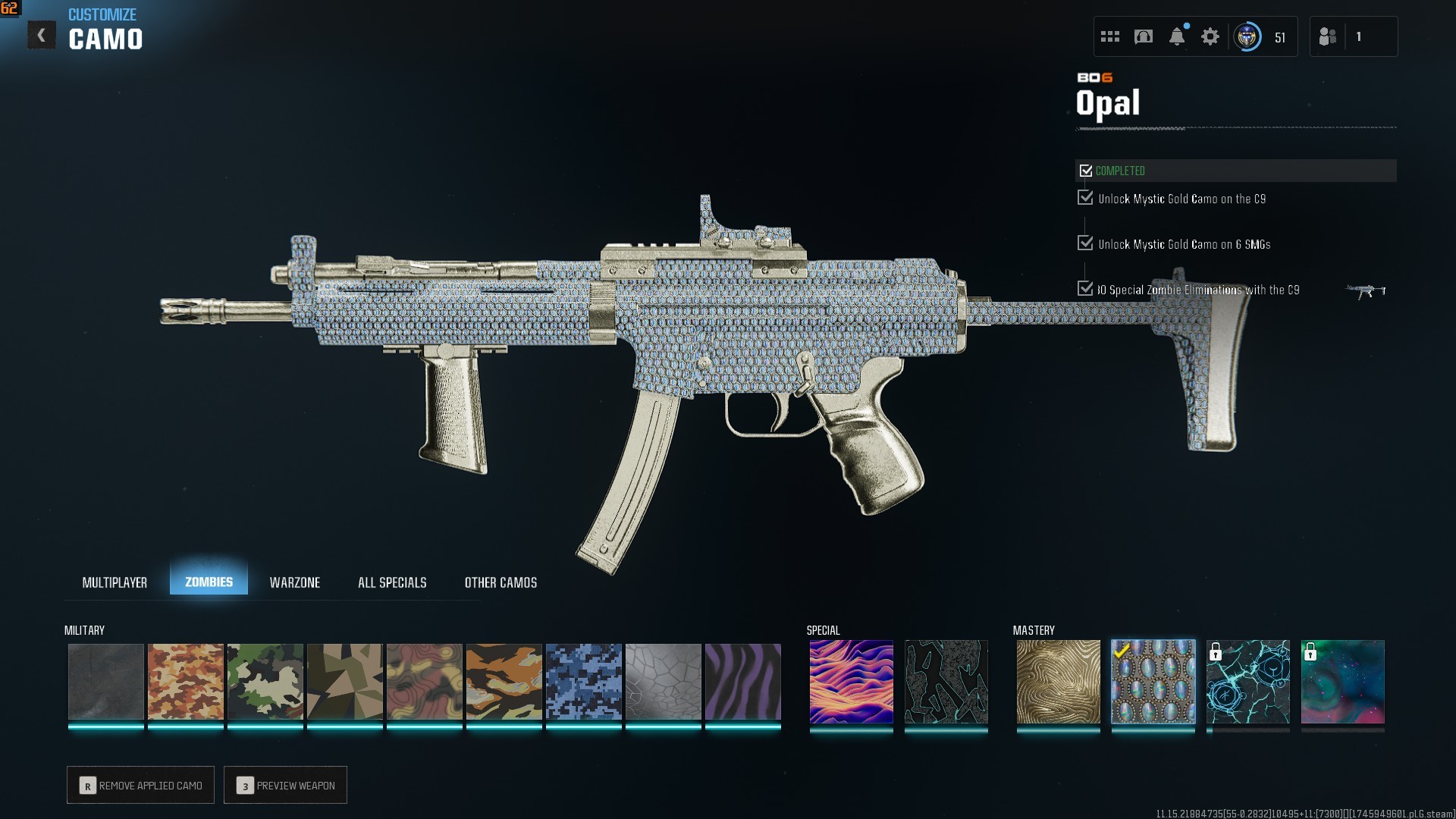Go back using the arrow button
Image resolution: width=1456 pixels, height=819 pixels.
(42, 36)
